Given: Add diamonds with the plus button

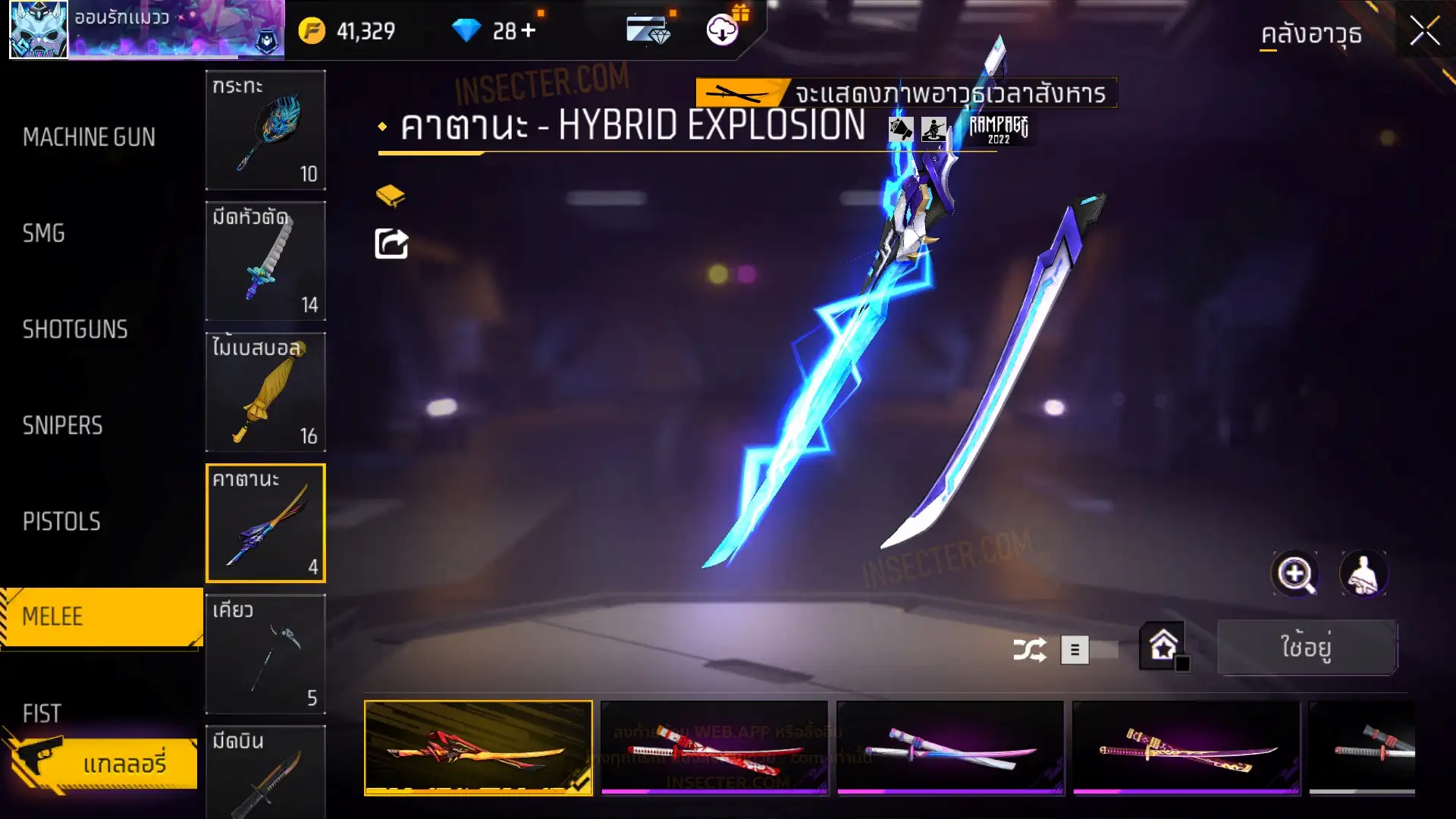Looking at the screenshot, I should click(529, 31).
